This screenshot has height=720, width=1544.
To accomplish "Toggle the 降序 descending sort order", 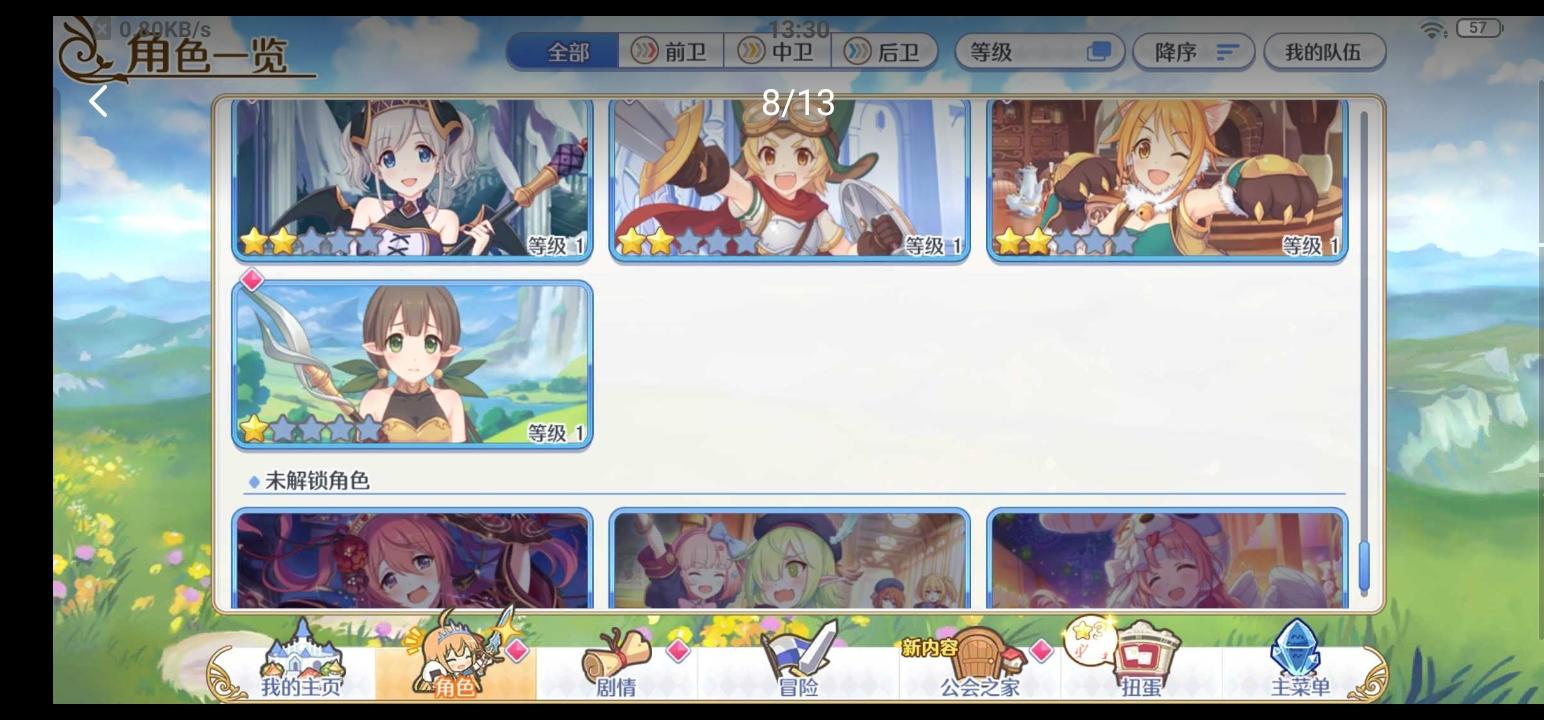I will 1192,52.
